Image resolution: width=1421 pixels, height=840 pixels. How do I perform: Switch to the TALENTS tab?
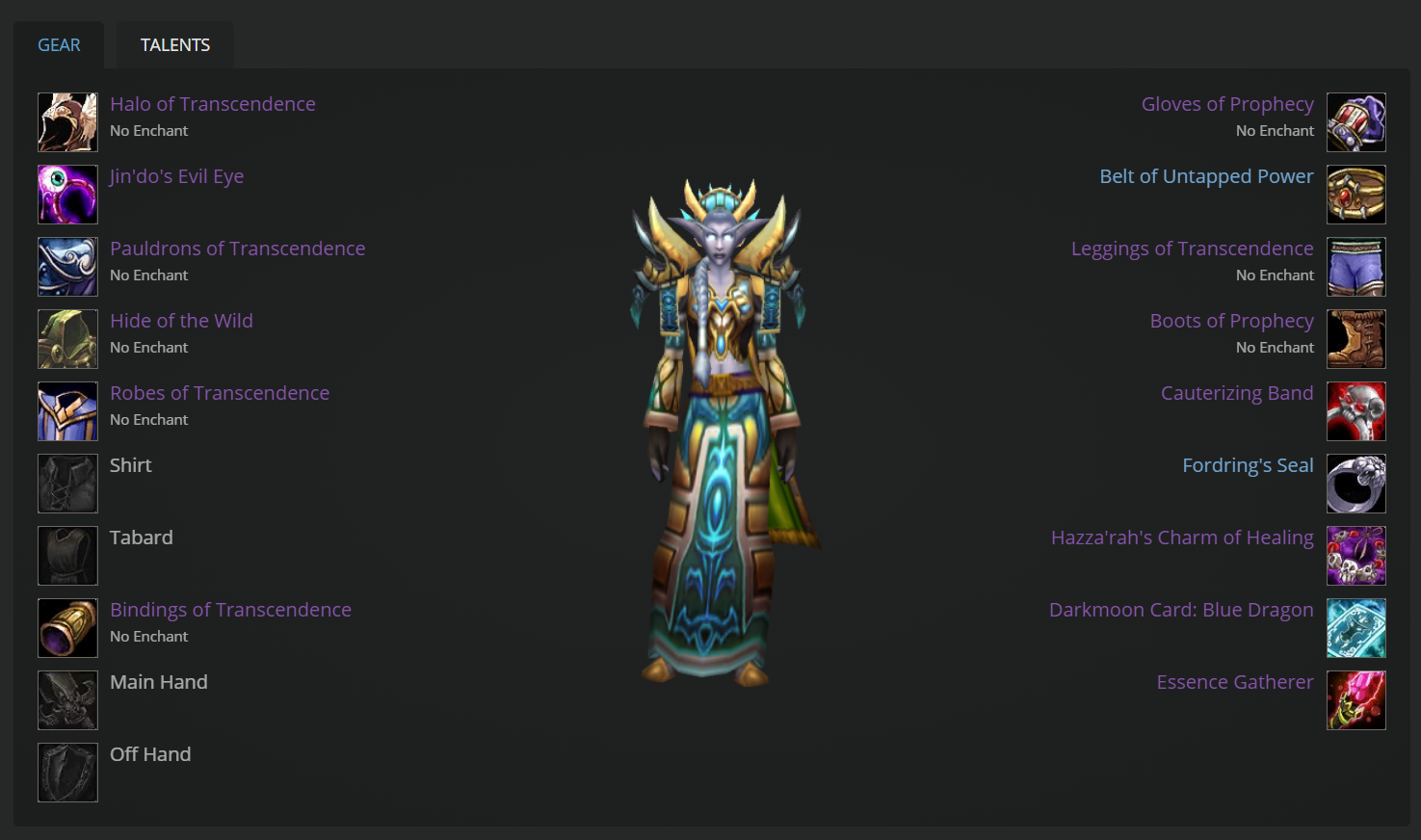pyautogui.click(x=174, y=44)
